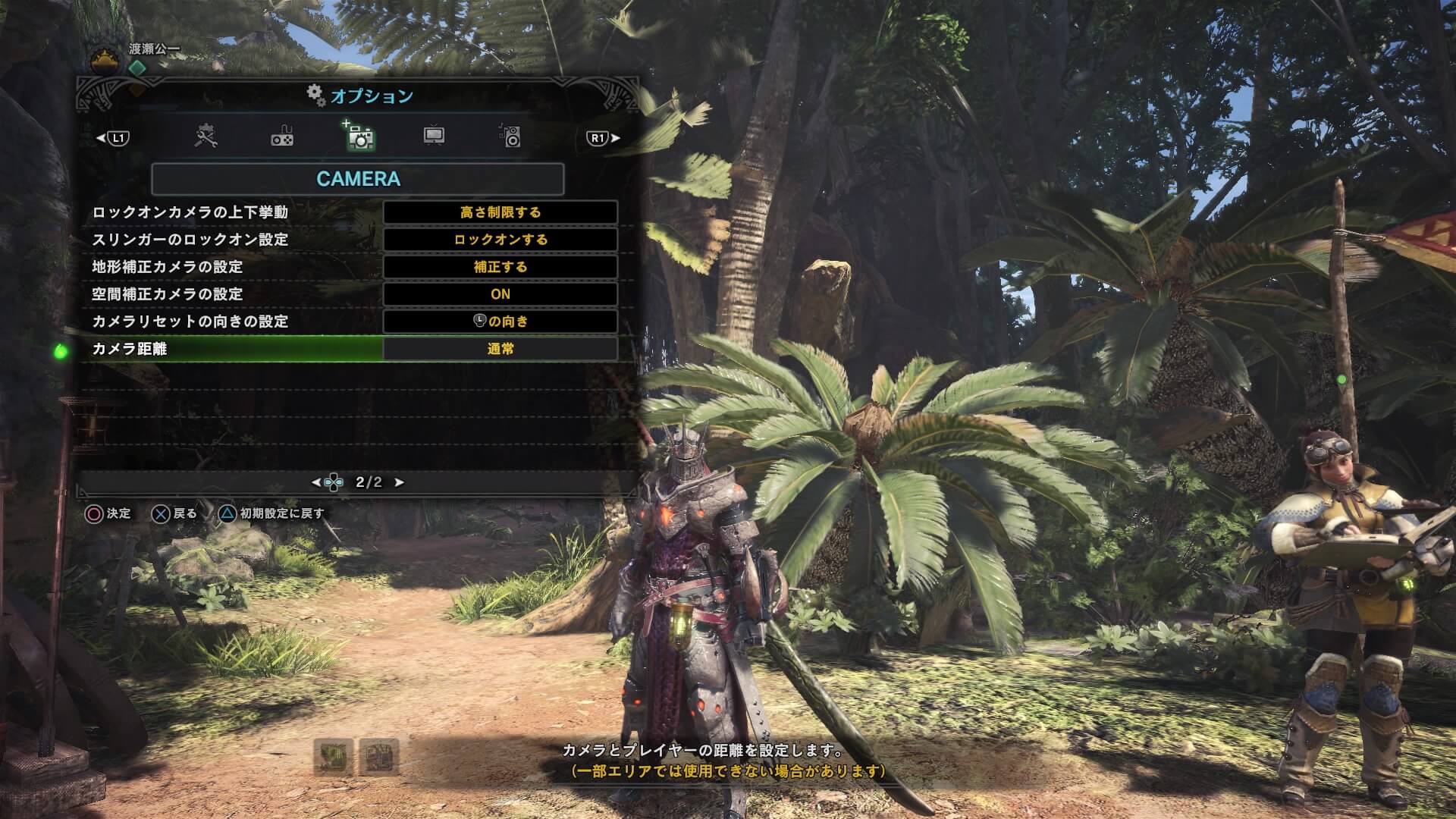Click the right arrow beside R1
This screenshot has height=819, width=1456.
click(616, 138)
